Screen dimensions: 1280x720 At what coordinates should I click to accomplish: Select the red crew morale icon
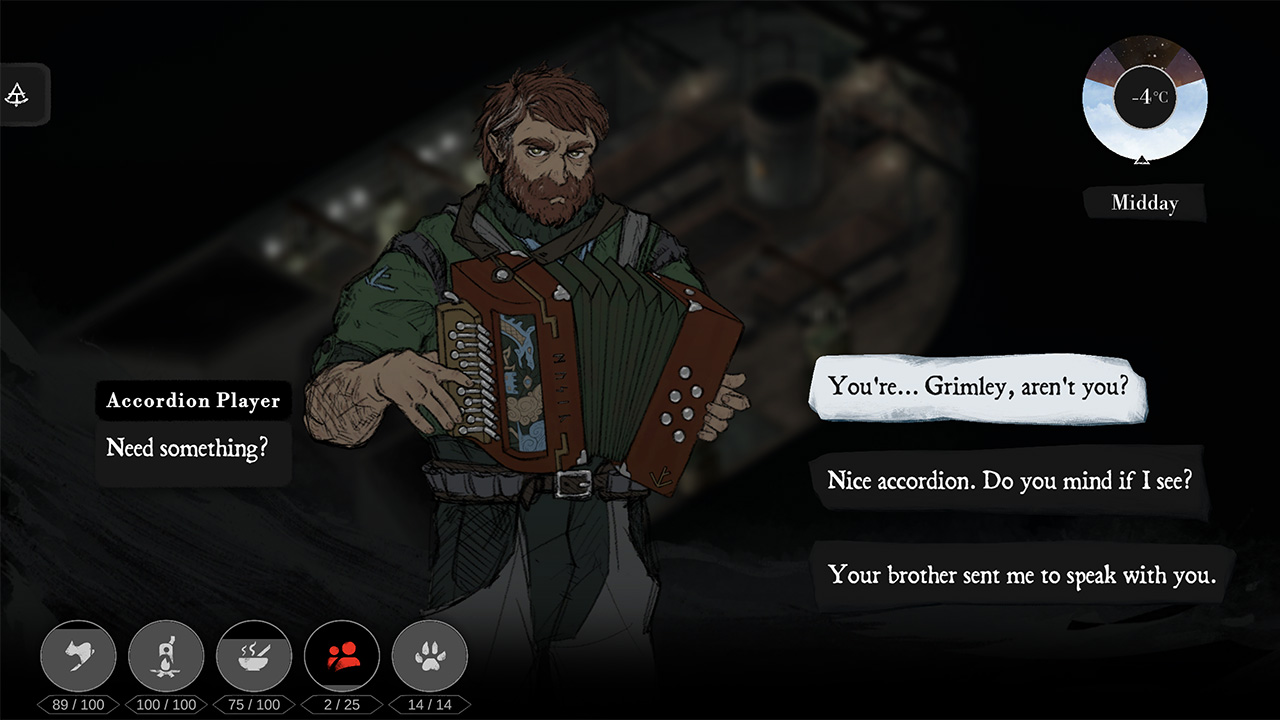pos(341,657)
